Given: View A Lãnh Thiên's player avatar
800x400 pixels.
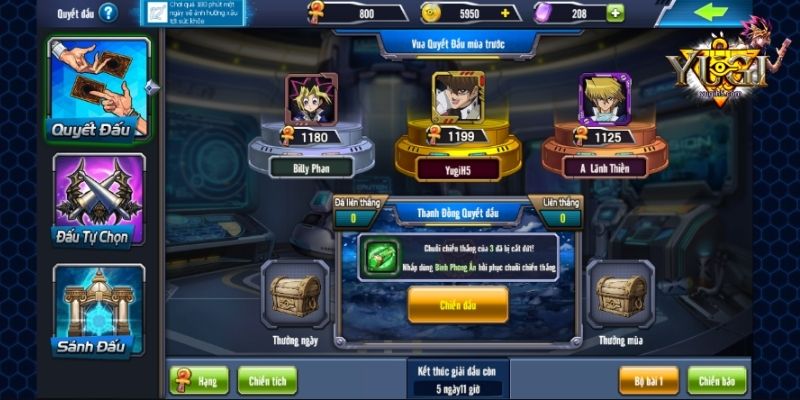Looking at the screenshot, I should coord(605,99).
